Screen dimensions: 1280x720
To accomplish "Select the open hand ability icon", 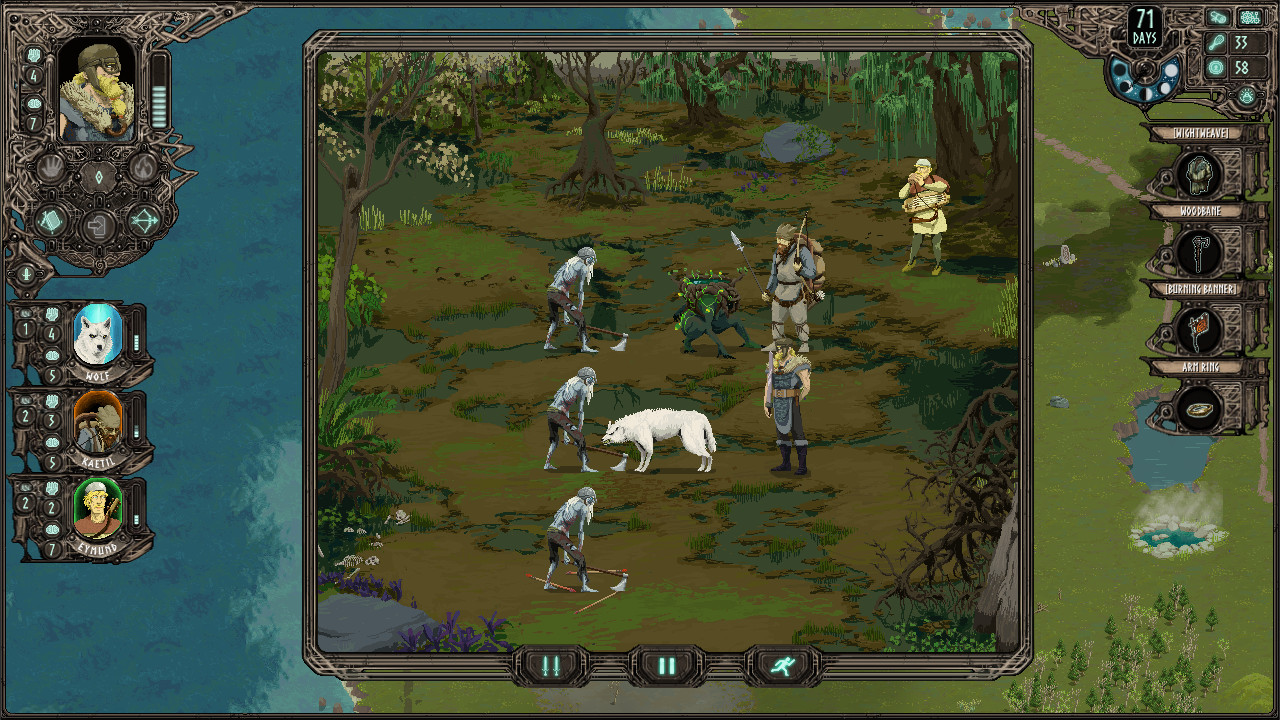I will pos(50,168).
